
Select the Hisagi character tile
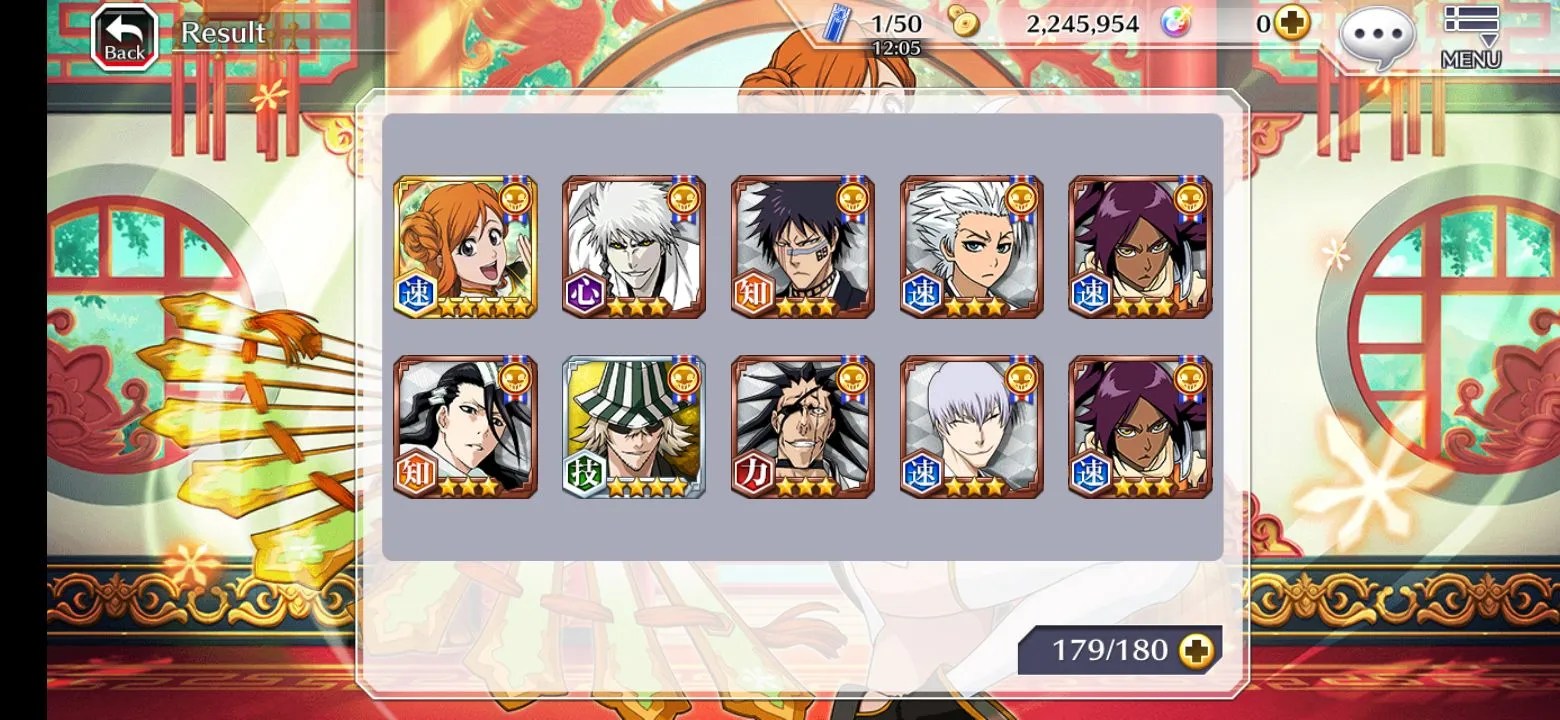click(803, 247)
